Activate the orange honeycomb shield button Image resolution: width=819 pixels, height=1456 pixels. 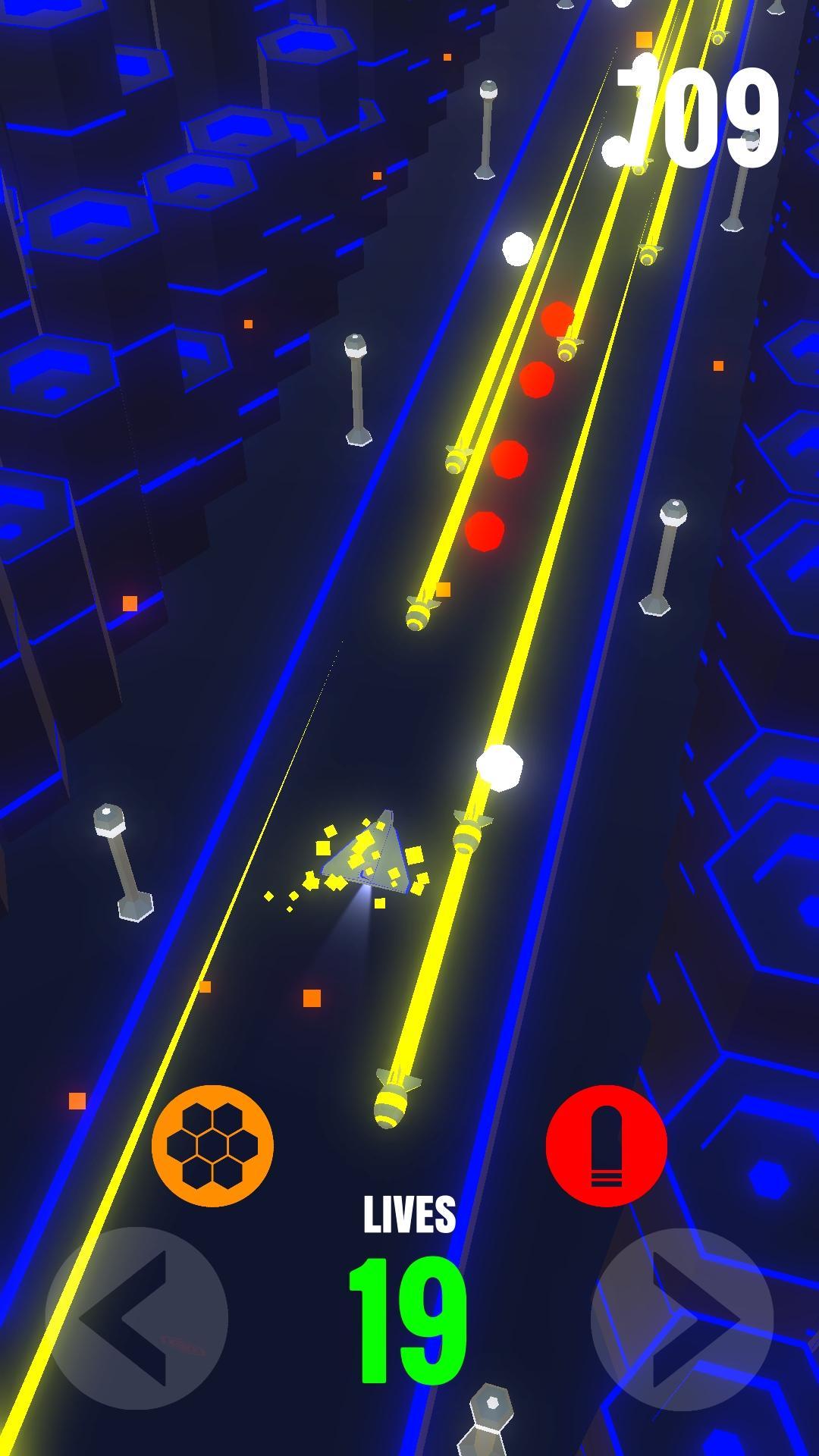[x=212, y=1145]
